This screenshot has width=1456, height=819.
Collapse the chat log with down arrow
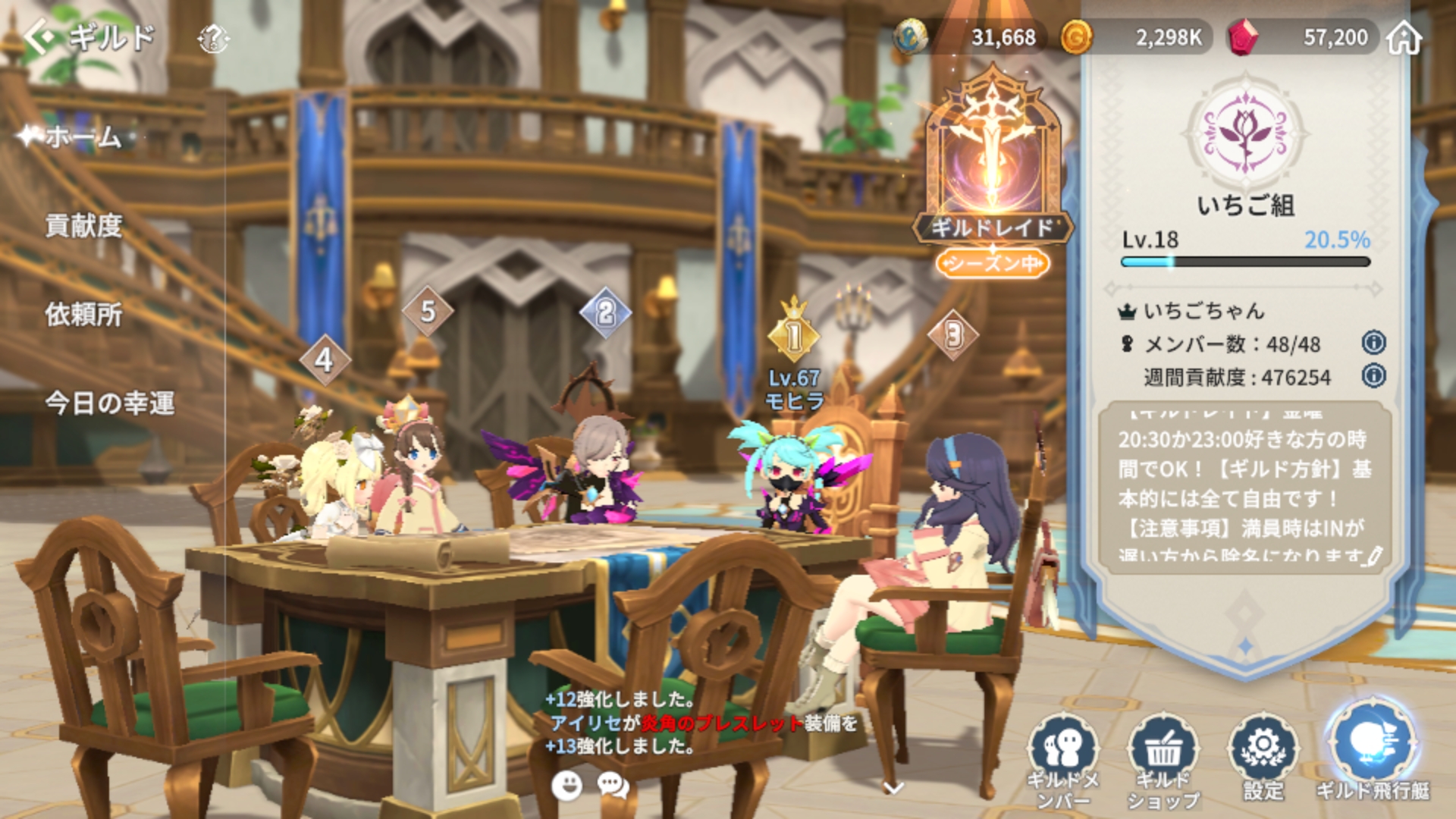(x=894, y=789)
